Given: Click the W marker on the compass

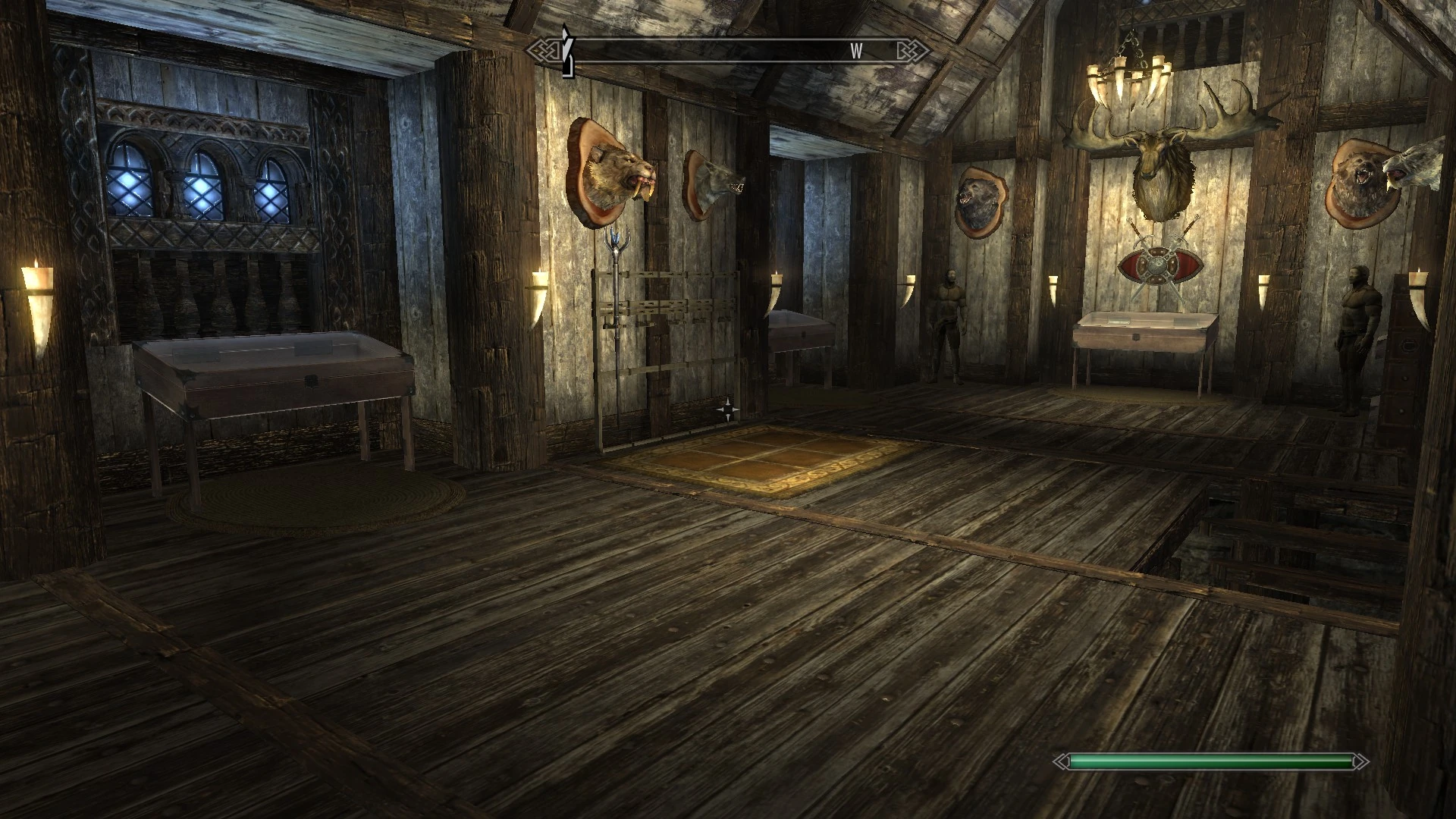Looking at the screenshot, I should pyautogui.click(x=855, y=52).
